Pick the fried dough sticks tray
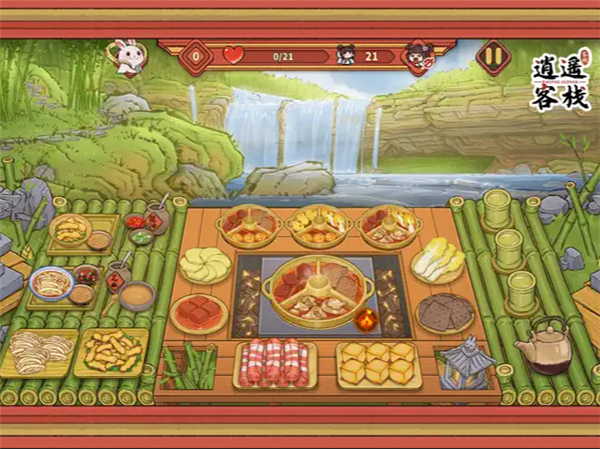Image resolution: width=600 pixels, height=449 pixels. click(x=110, y=350)
